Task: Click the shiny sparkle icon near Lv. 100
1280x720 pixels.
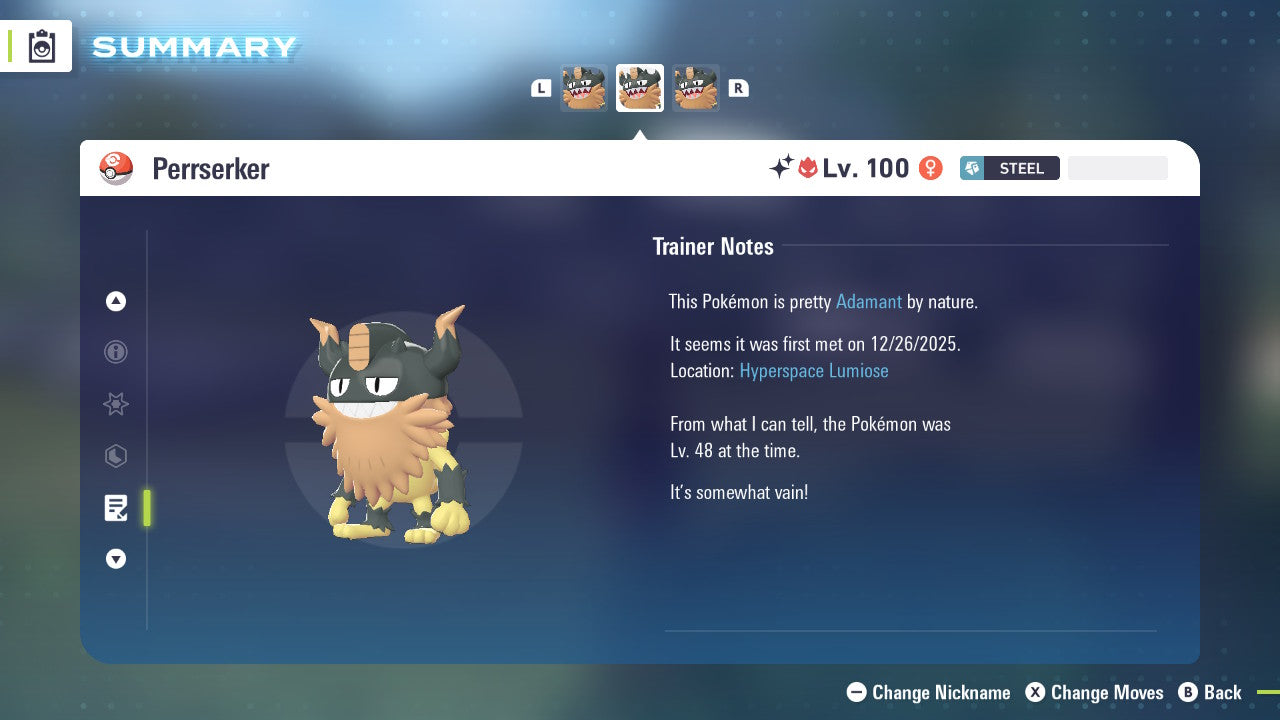Action: pos(783,166)
